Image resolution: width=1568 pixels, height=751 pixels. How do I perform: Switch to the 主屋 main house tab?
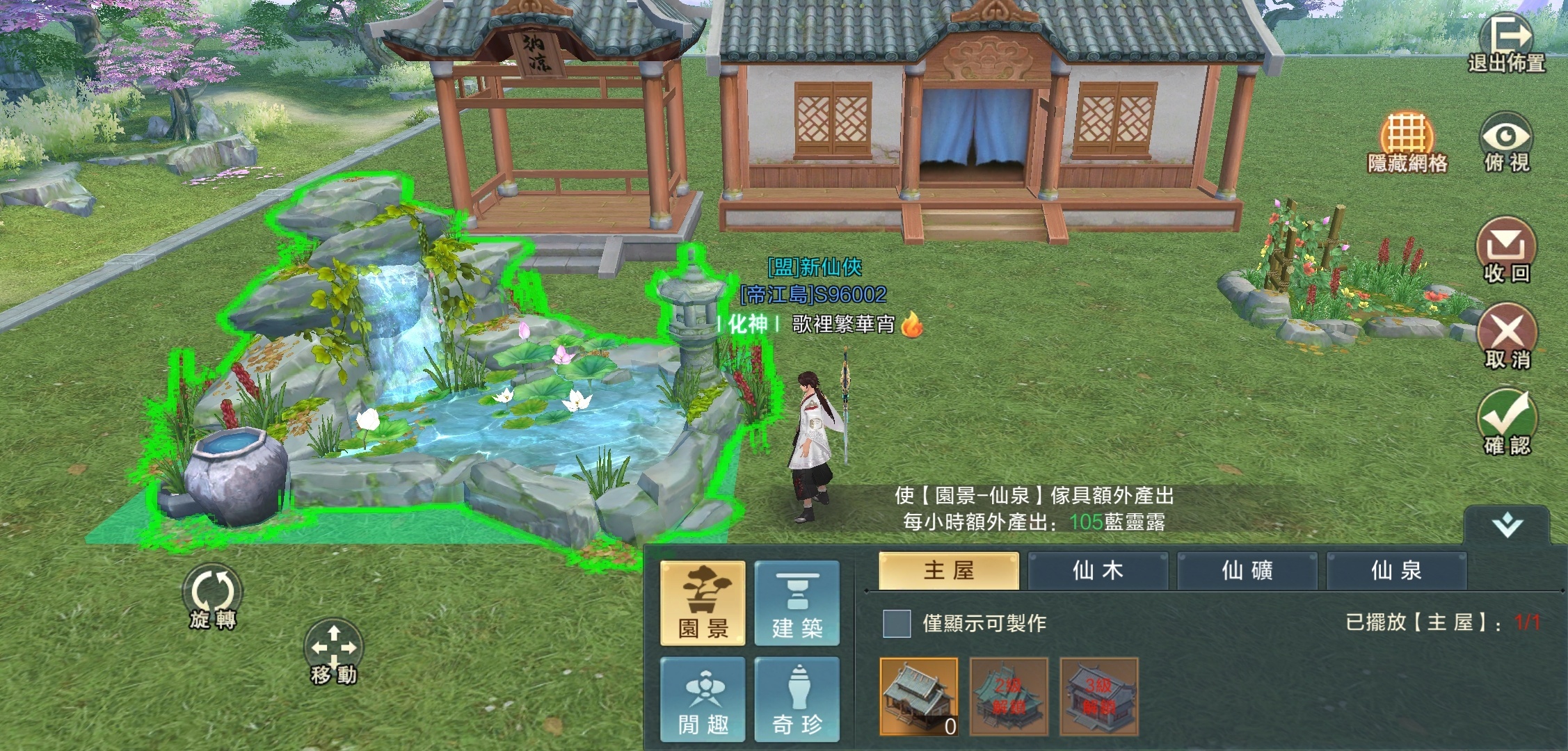pyautogui.click(x=948, y=570)
